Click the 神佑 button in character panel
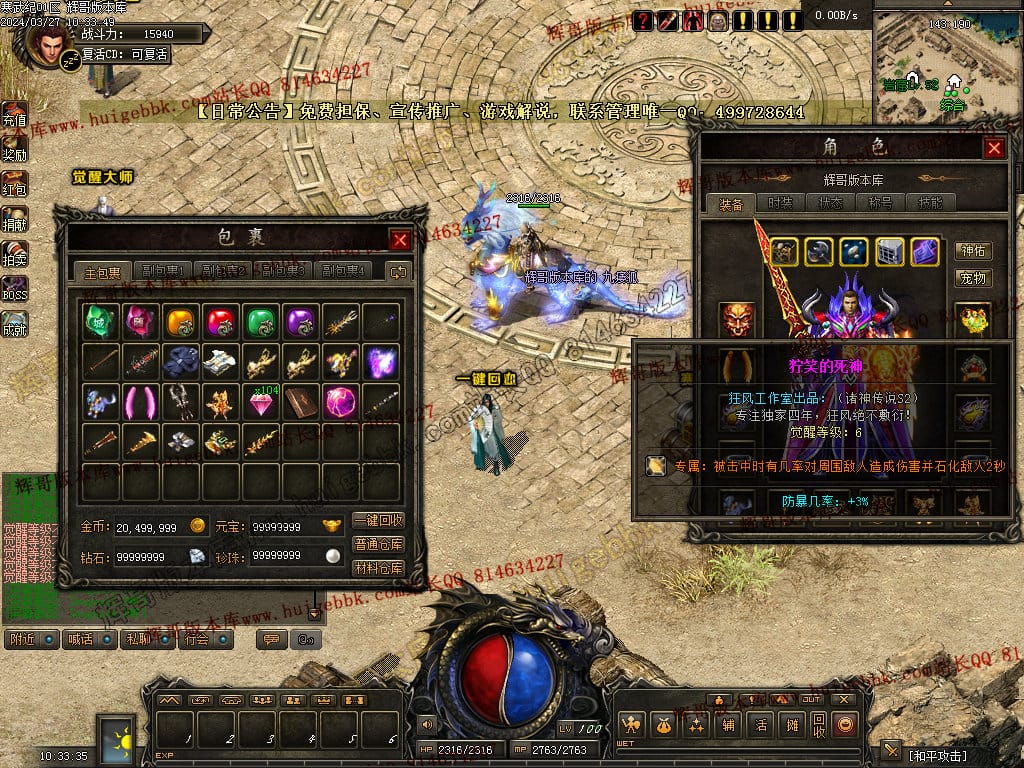Viewport: 1024px width, 768px height. [x=973, y=250]
